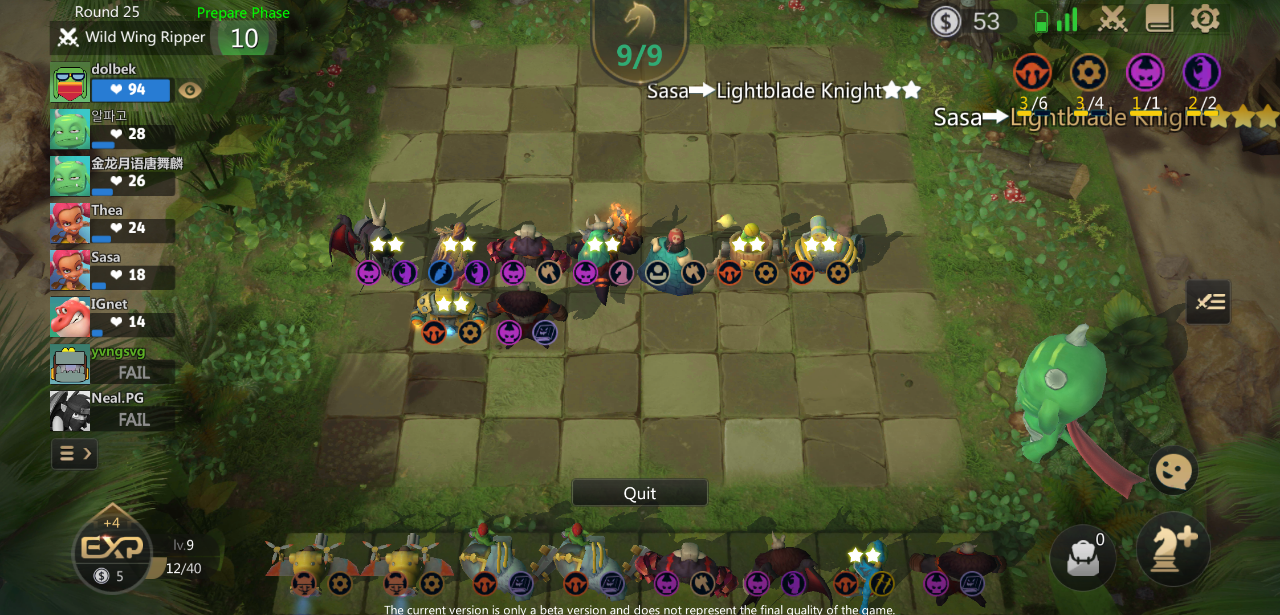This screenshot has width=1280, height=615.
Task: Show the 3/4 gear synergy details
Action: click(1089, 73)
